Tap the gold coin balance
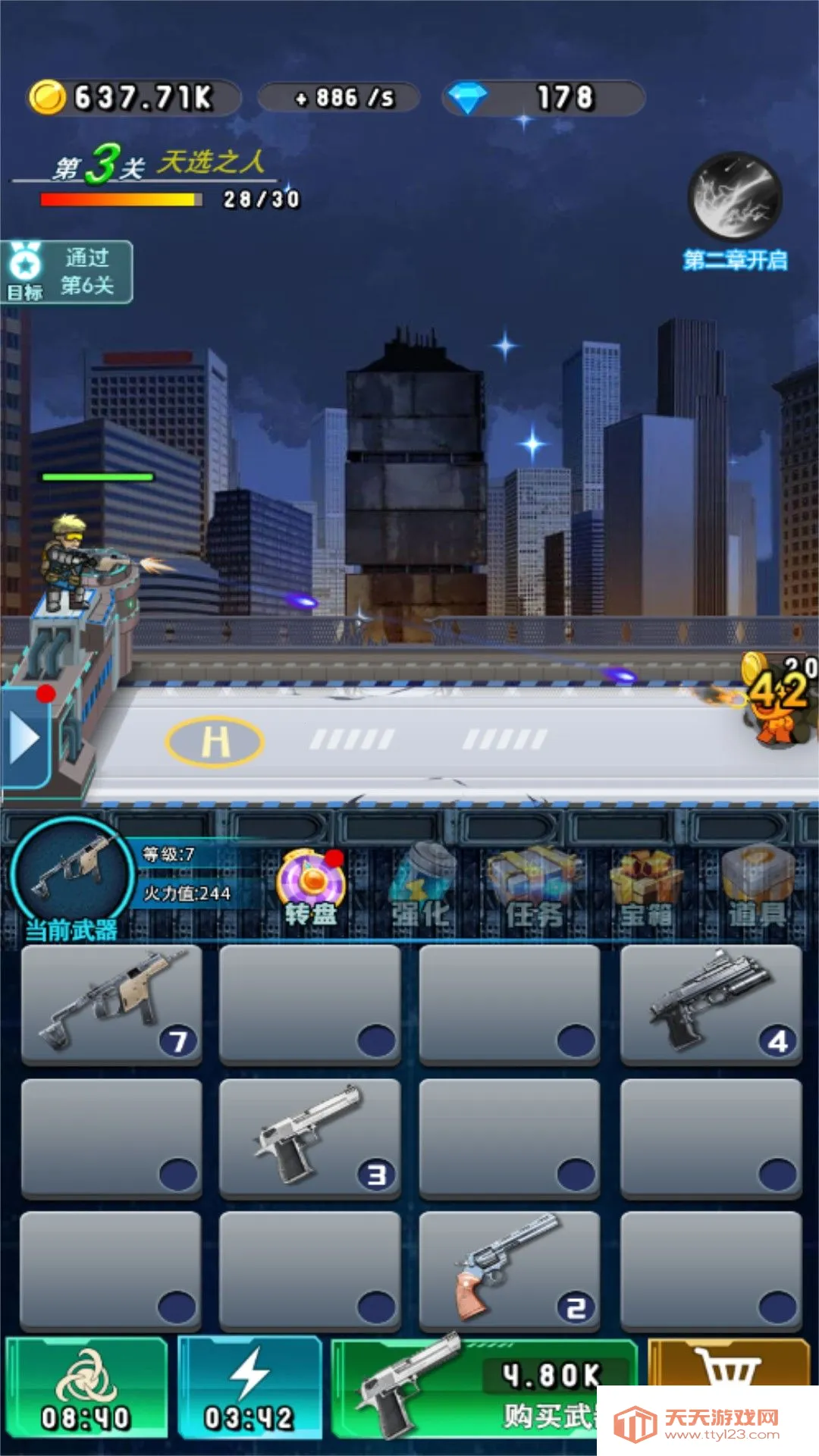This screenshot has height=1456, width=819. [133, 98]
